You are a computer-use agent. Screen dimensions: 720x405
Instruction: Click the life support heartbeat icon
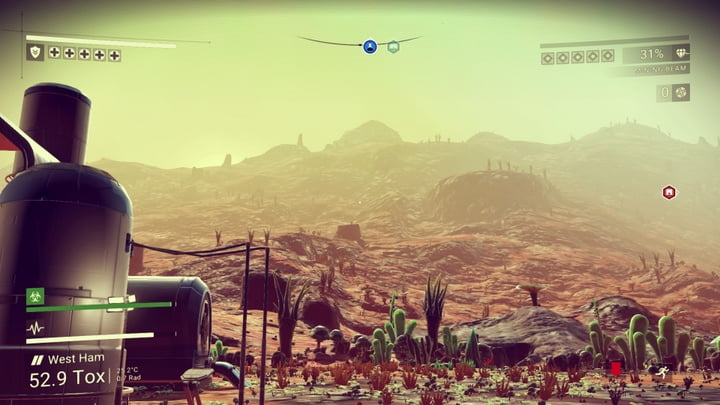(35, 328)
